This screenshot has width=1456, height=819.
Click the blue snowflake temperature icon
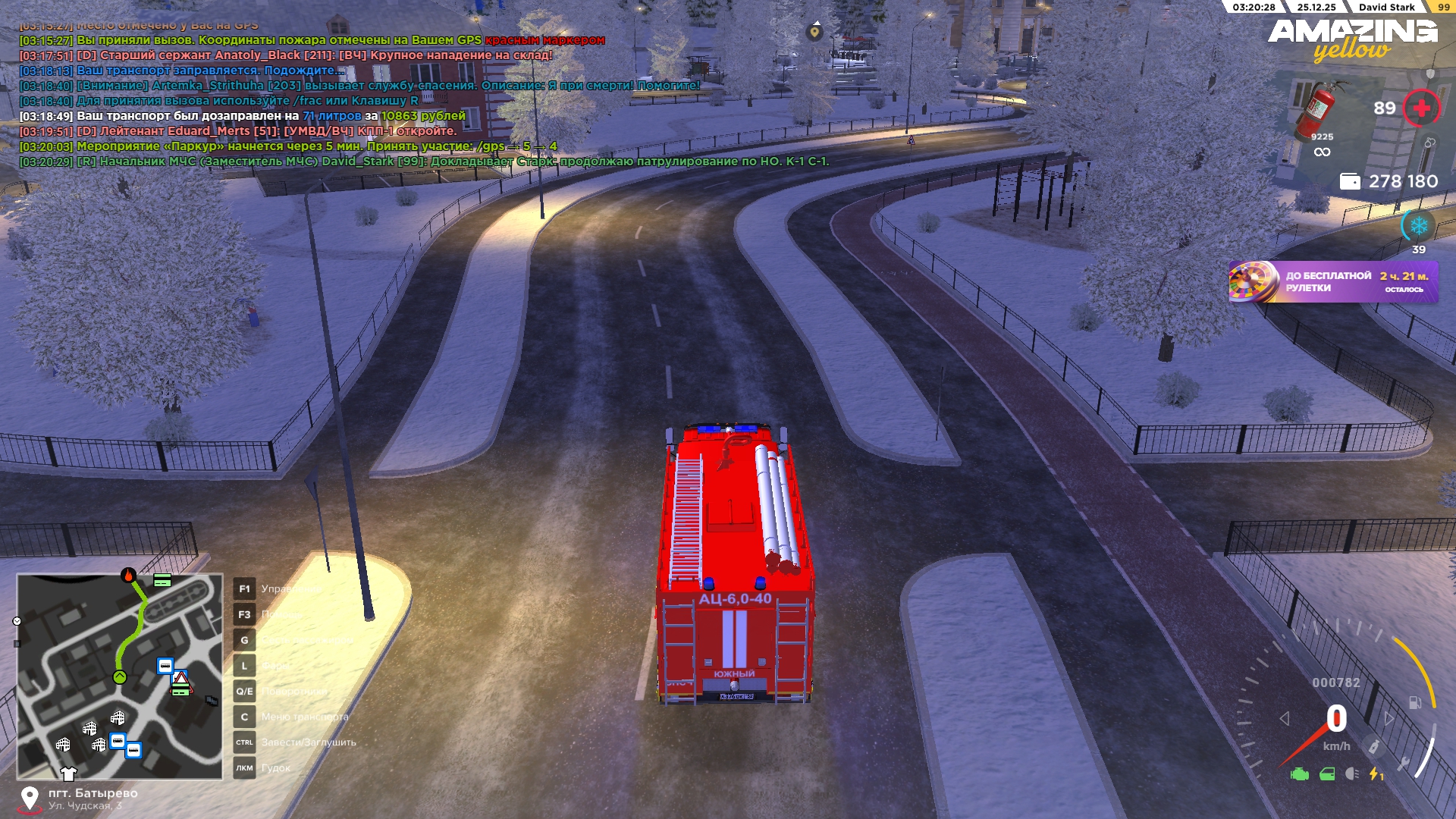(1418, 226)
